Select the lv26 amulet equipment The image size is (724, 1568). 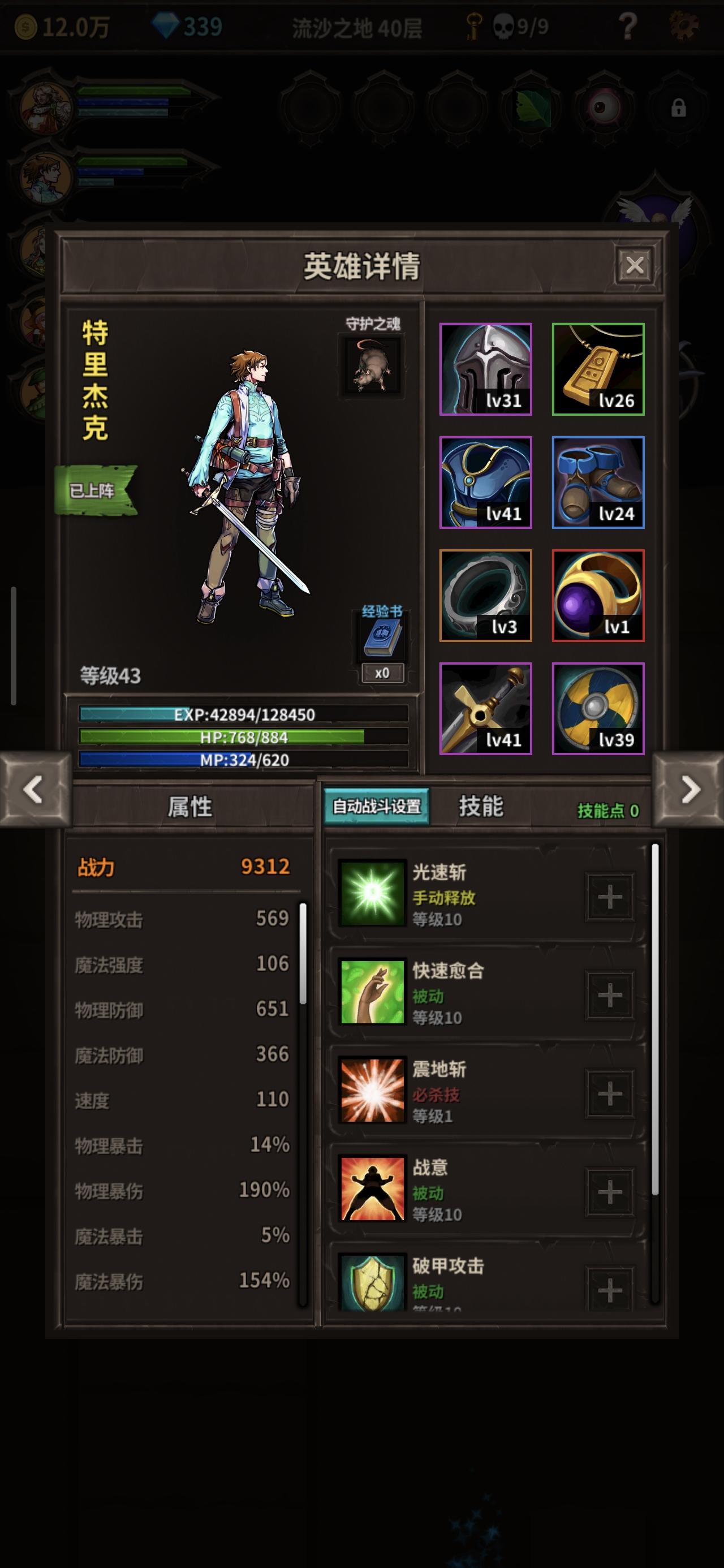[597, 370]
